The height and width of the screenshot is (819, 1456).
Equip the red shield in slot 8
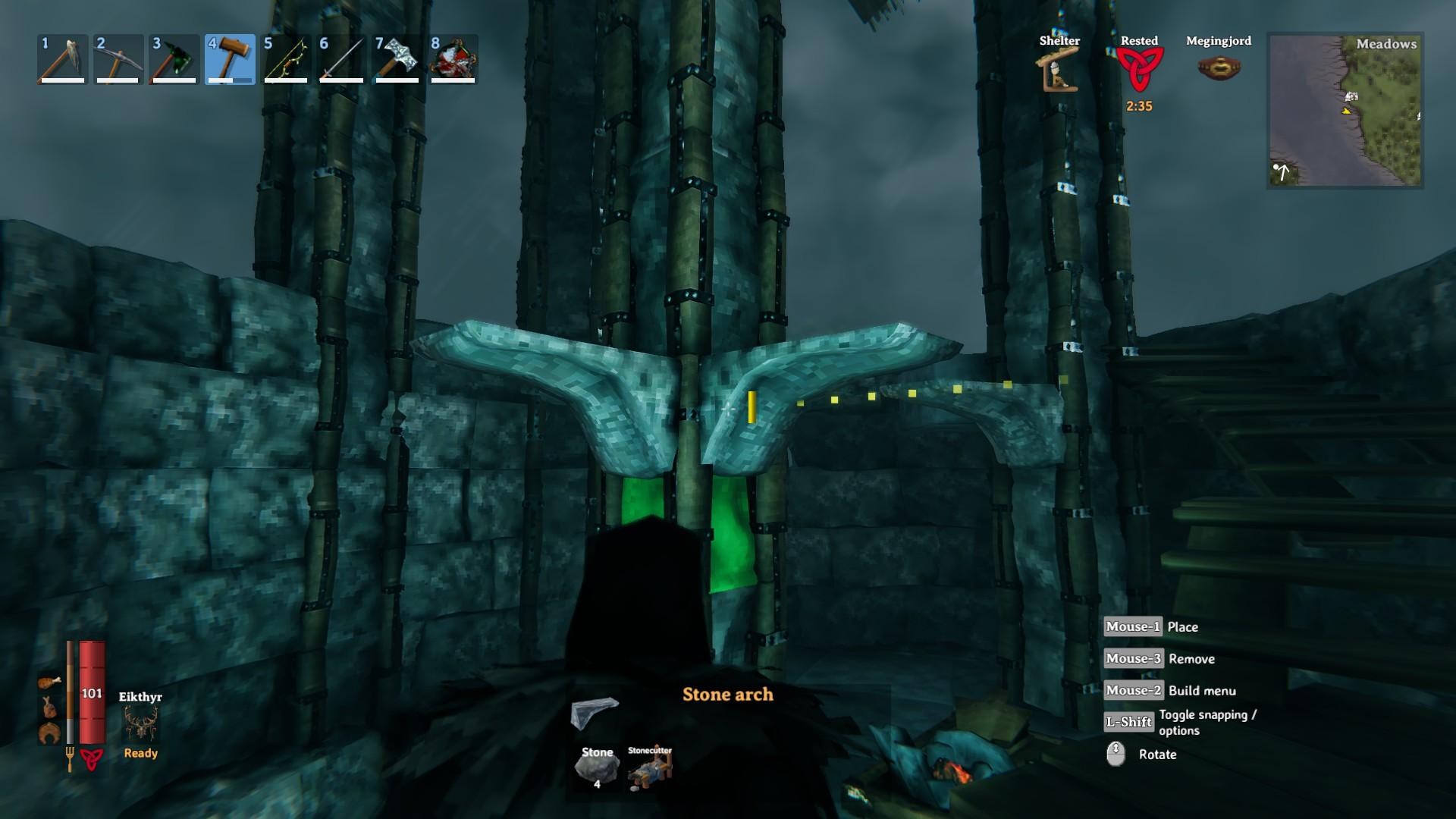[453, 59]
